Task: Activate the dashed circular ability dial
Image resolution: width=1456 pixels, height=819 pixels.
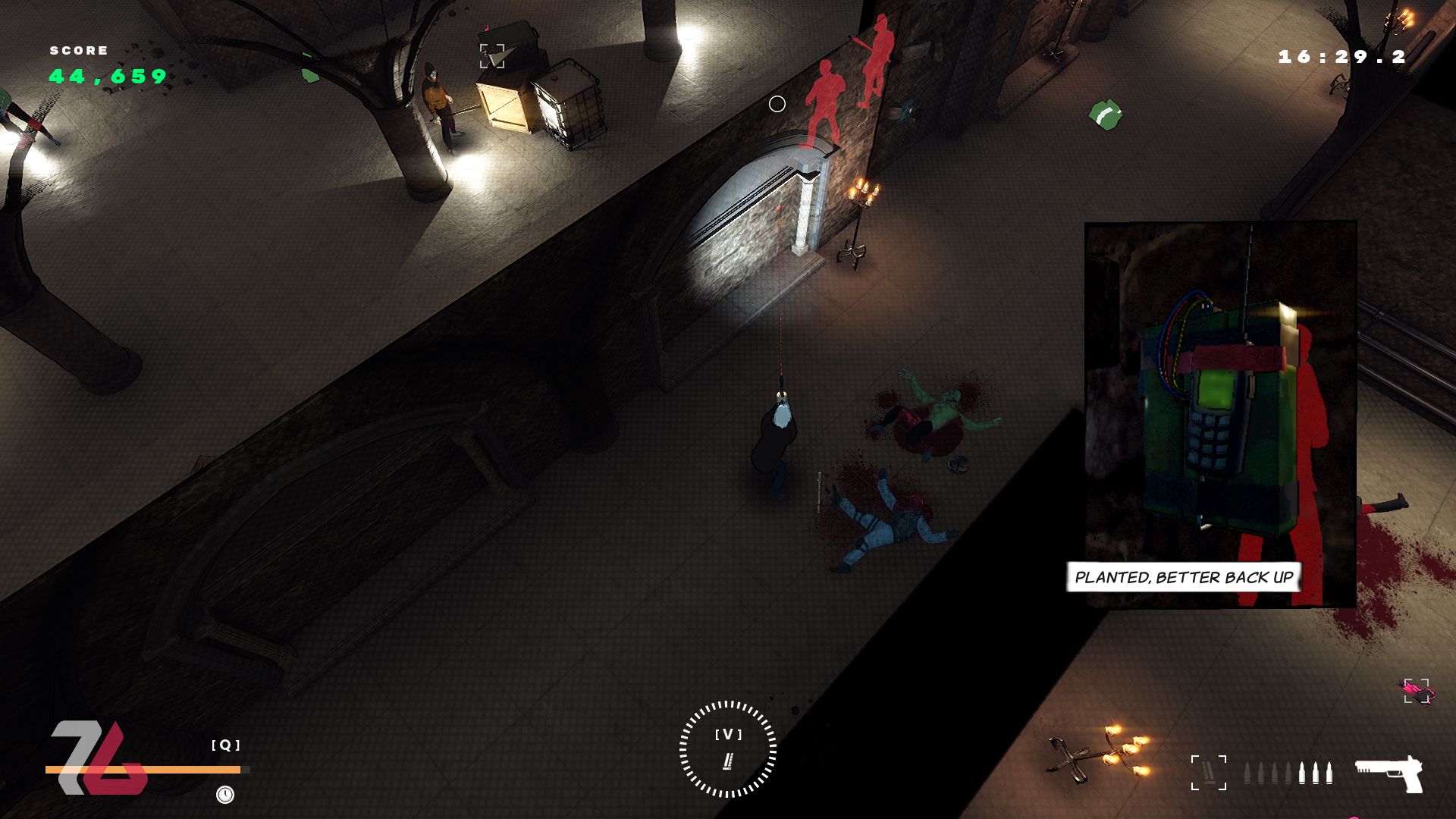Action: click(727, 748)
